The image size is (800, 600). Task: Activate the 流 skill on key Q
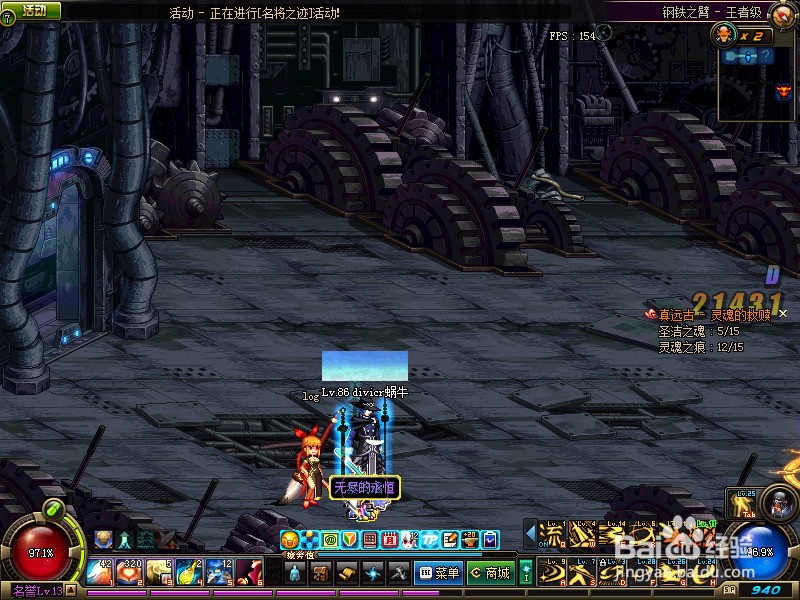(552, 534)
